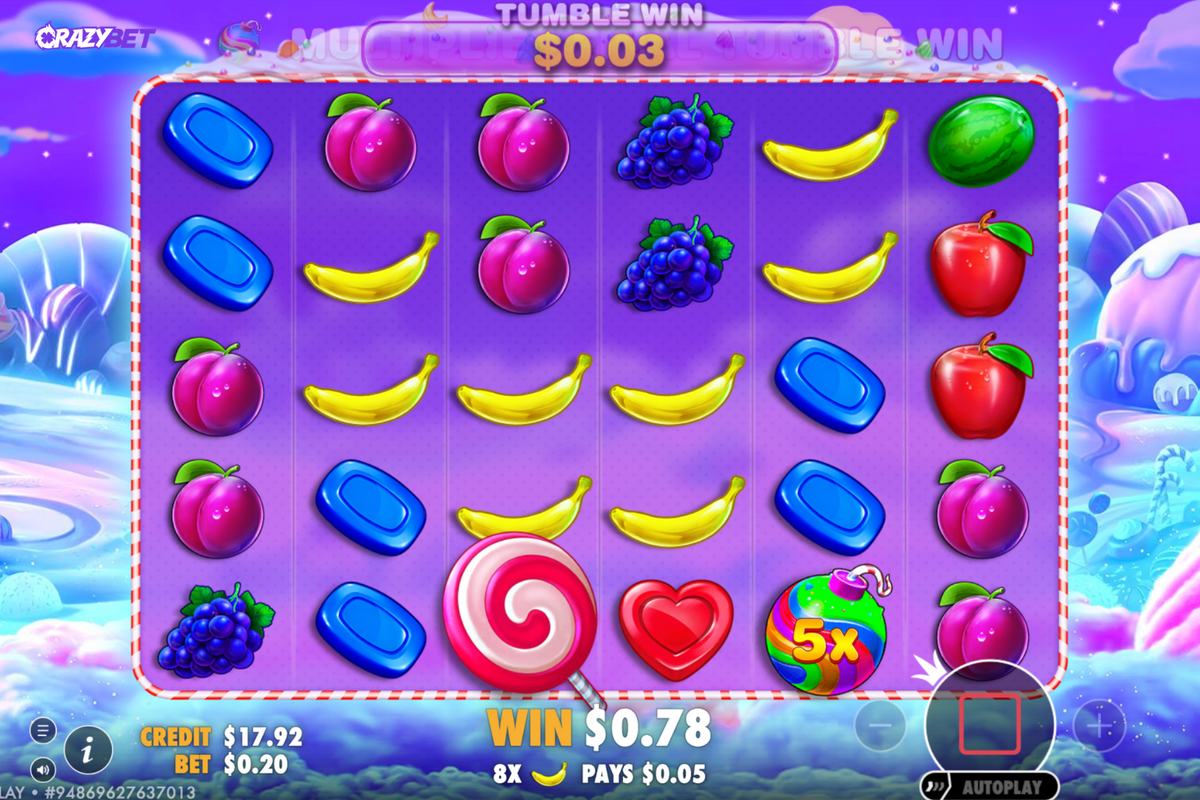Open the hamburger settings menu

tap(42, 730)
